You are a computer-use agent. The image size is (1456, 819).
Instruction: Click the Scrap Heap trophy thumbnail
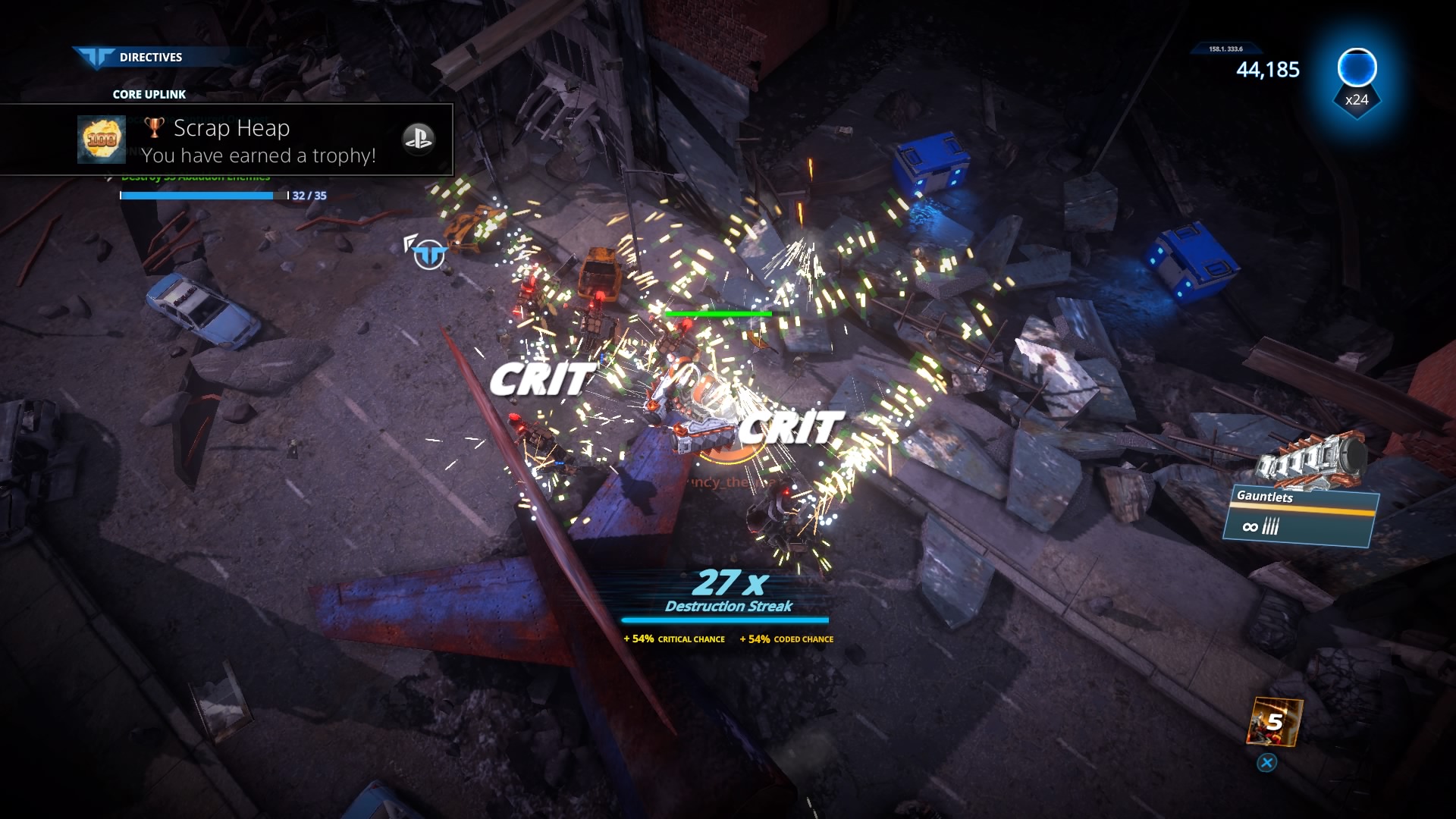tap(102, 140)
